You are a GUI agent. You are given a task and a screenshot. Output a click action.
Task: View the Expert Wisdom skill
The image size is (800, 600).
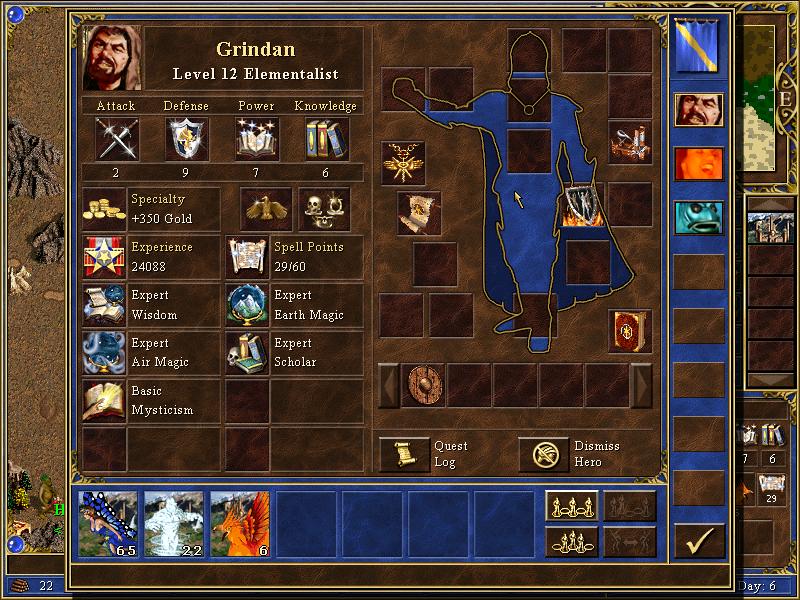[104, 305]
